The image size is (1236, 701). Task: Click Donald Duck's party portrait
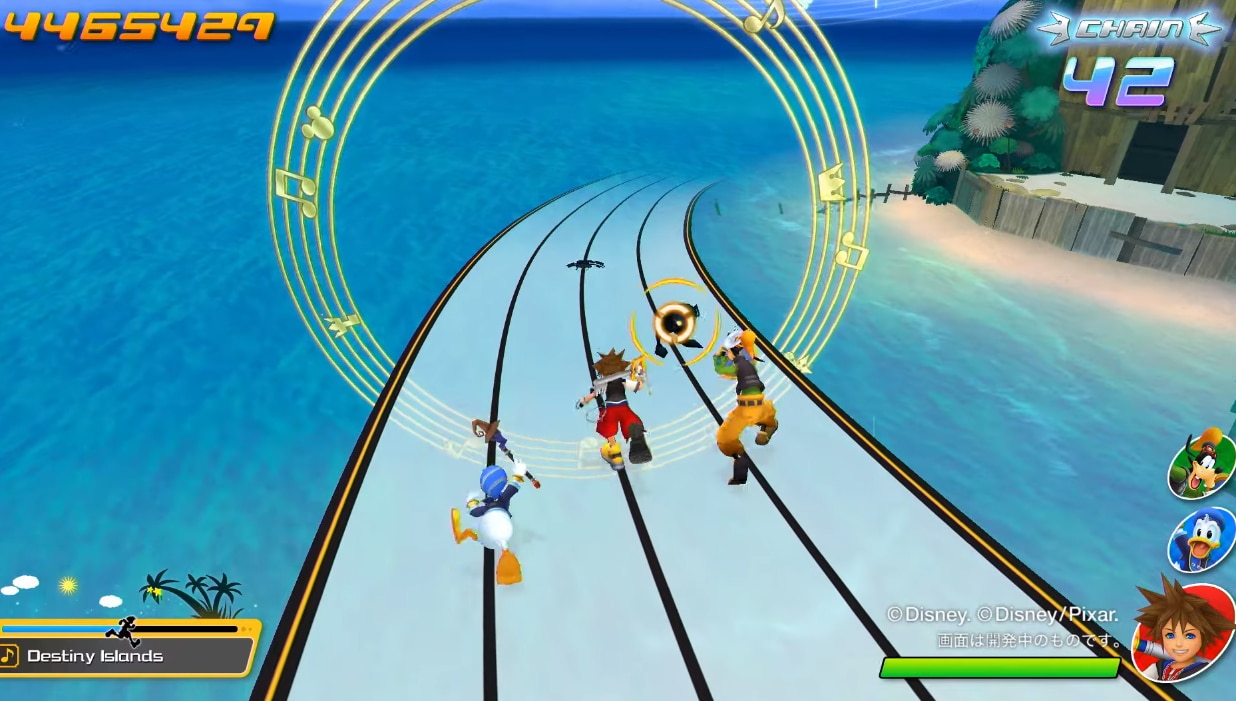(x=1203, y=541)
